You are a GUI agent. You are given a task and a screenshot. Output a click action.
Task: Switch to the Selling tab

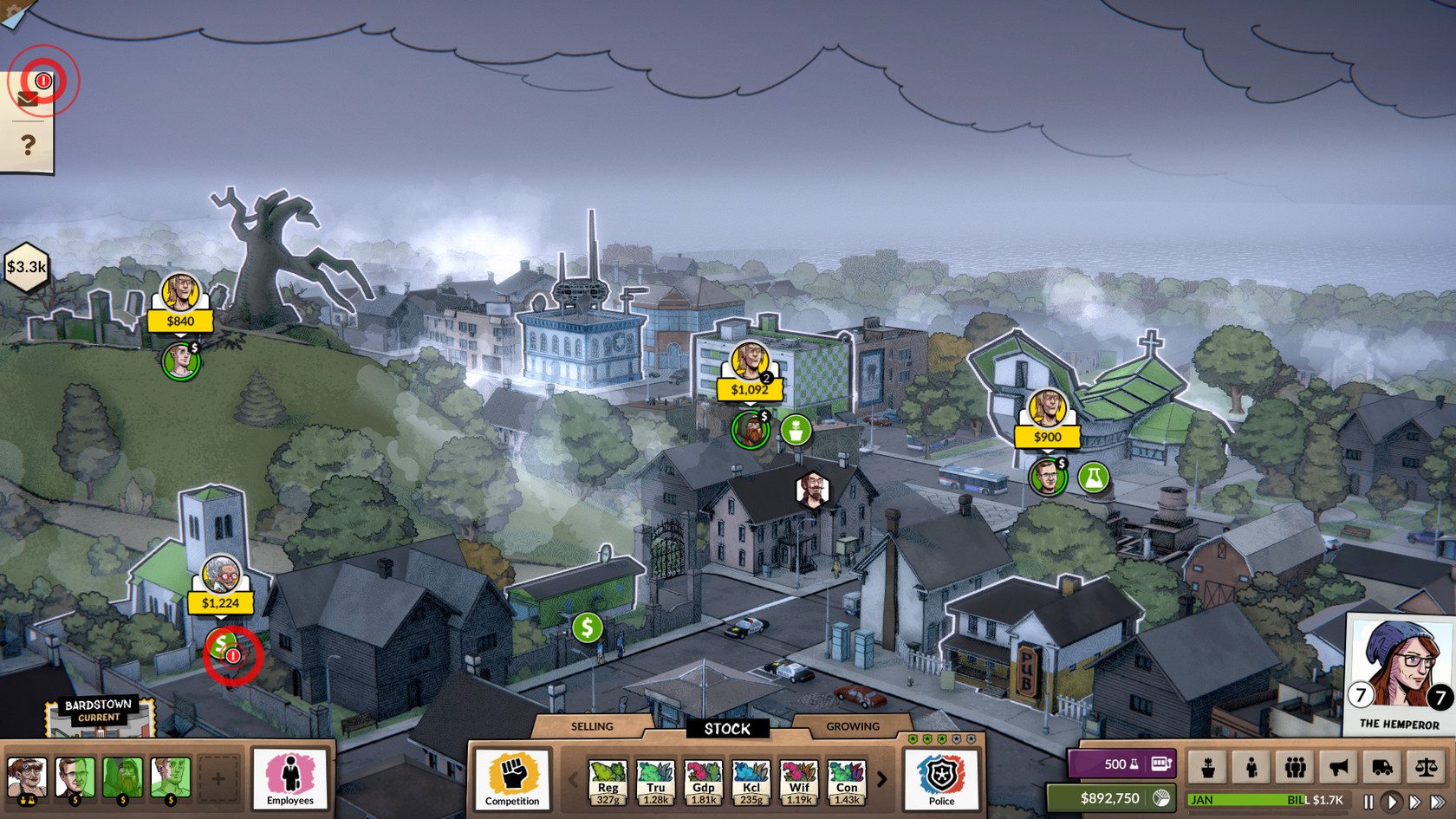[x=592, y=726]
